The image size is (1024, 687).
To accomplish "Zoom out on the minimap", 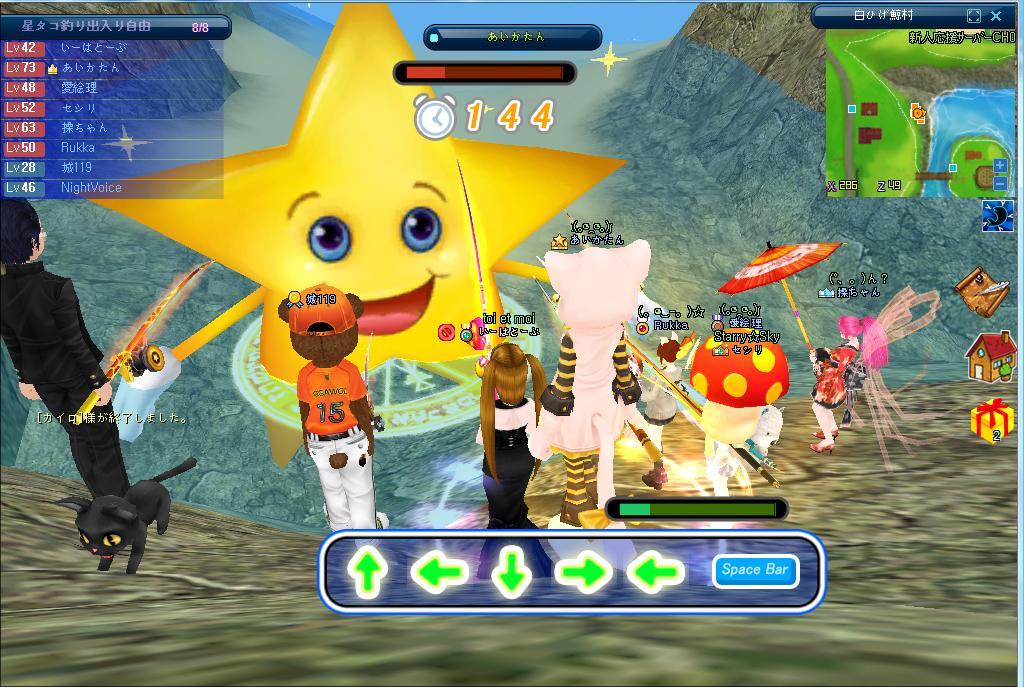I will [x=1000, y=183].
